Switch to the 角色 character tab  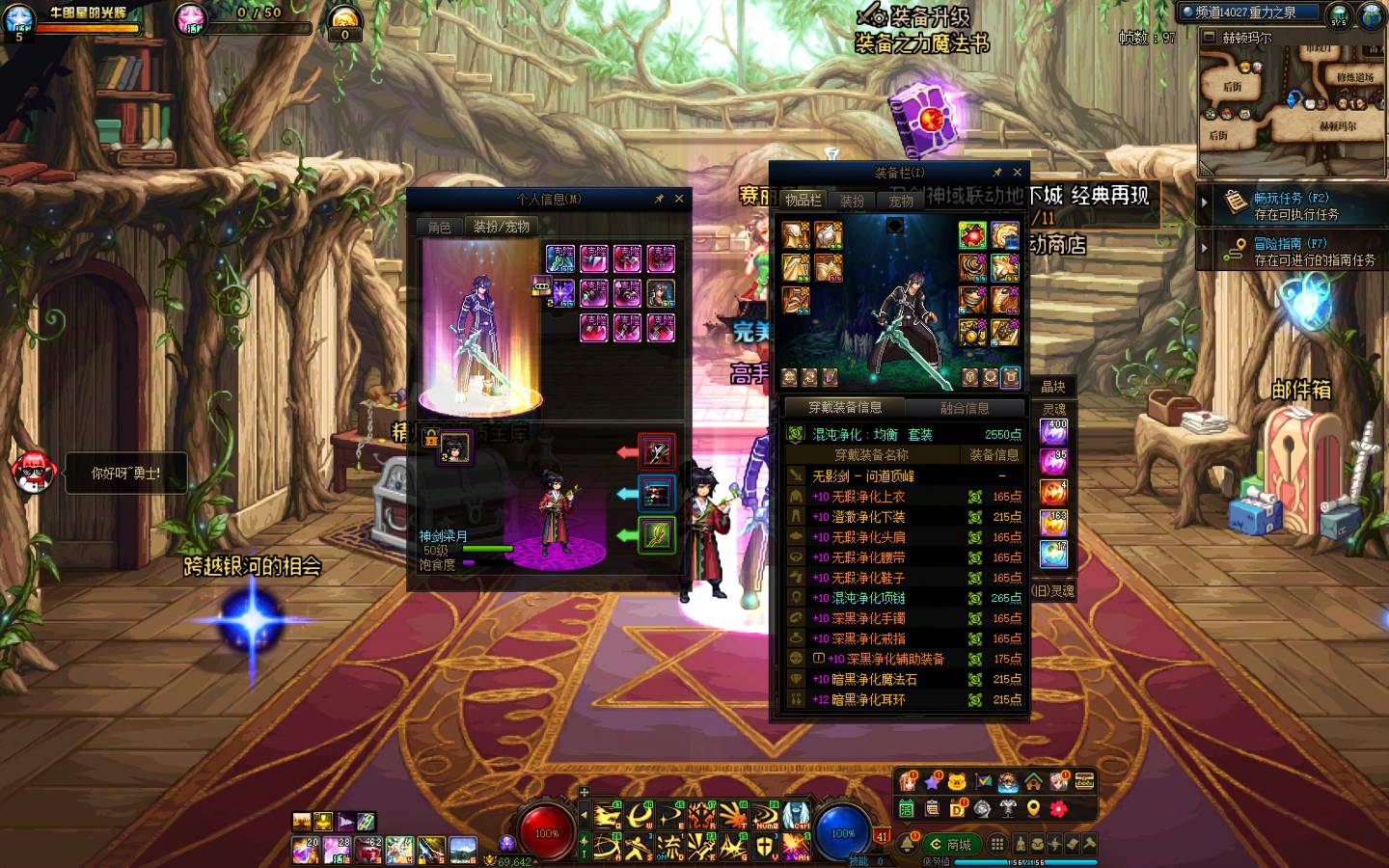[x=439, y=228]
